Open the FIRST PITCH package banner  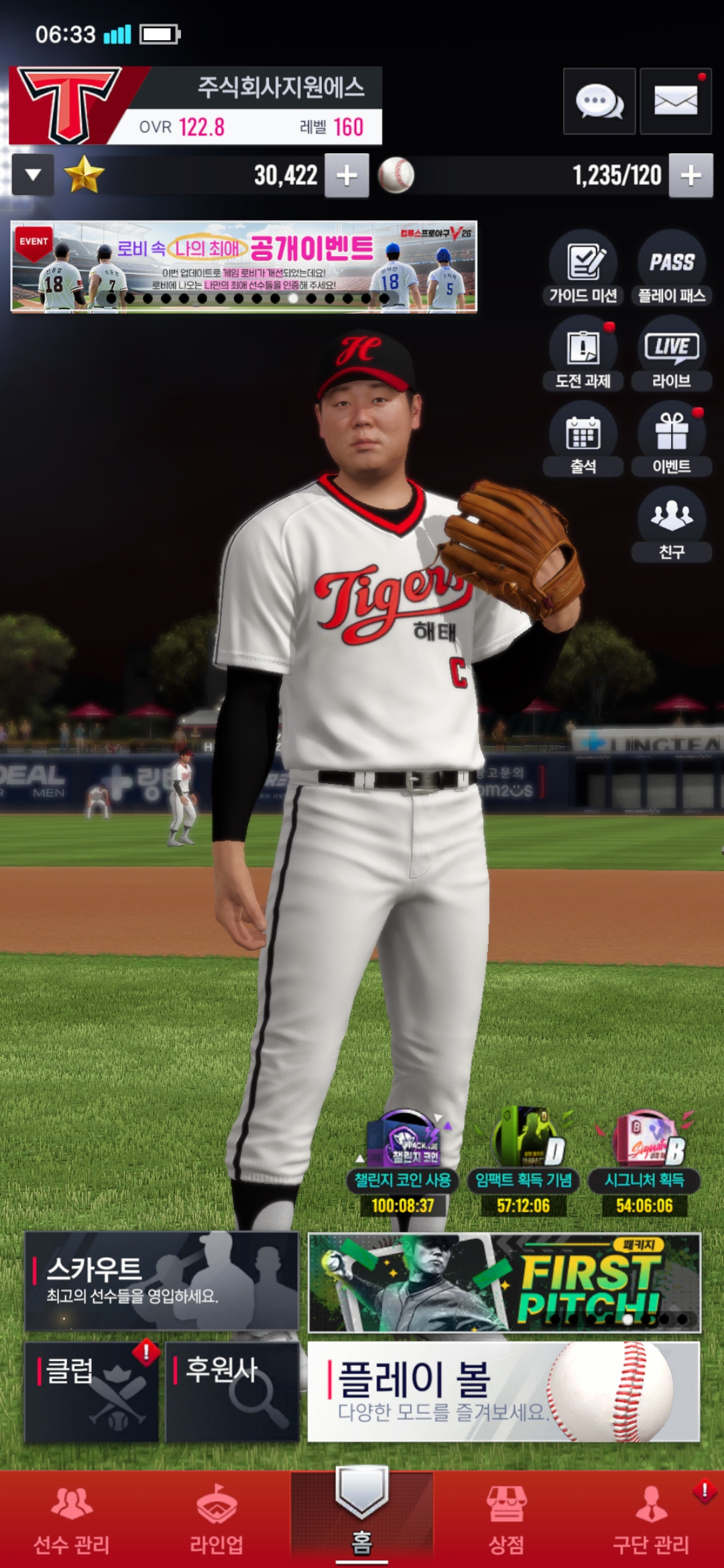(504, 1283)
